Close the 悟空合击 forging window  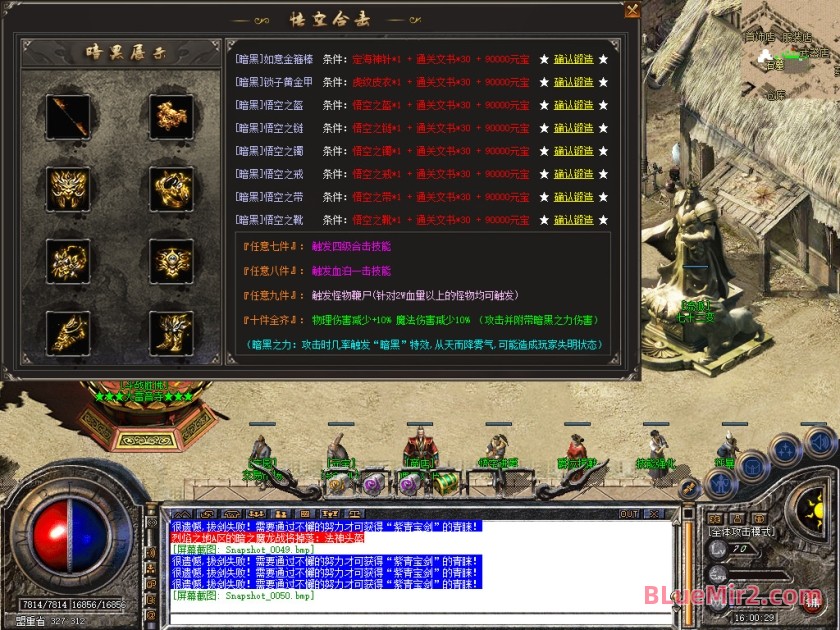point(632,11)
